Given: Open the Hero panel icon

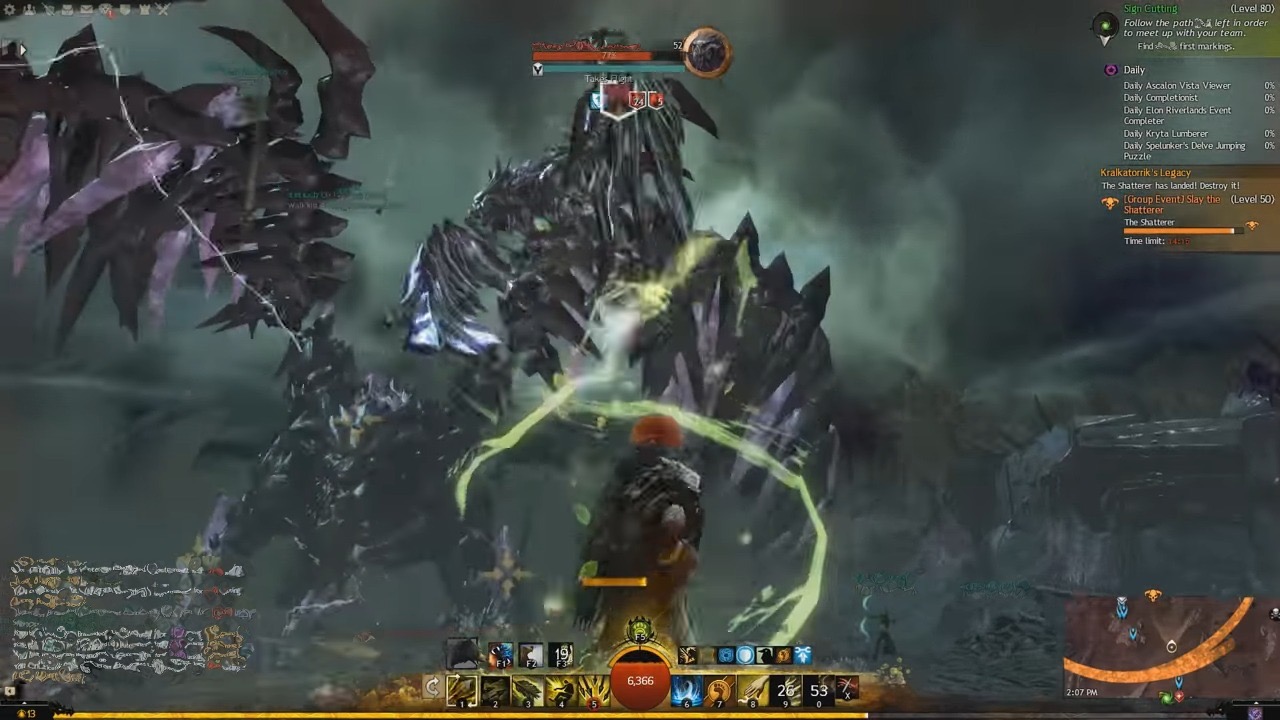Looking at the screenshot, I should [50, 10].
